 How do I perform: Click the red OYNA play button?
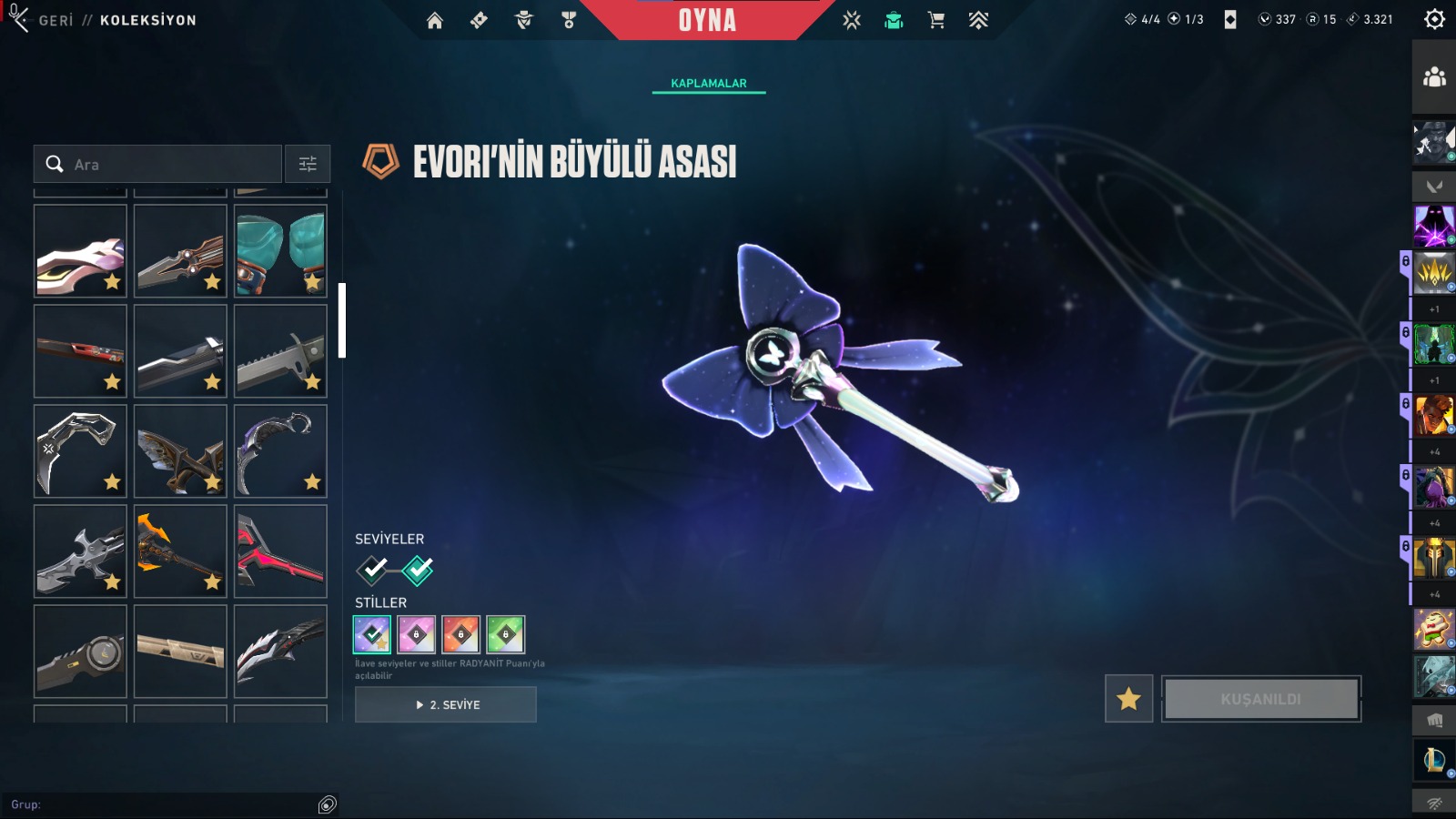pyautogui.click(x=707, y=20)
